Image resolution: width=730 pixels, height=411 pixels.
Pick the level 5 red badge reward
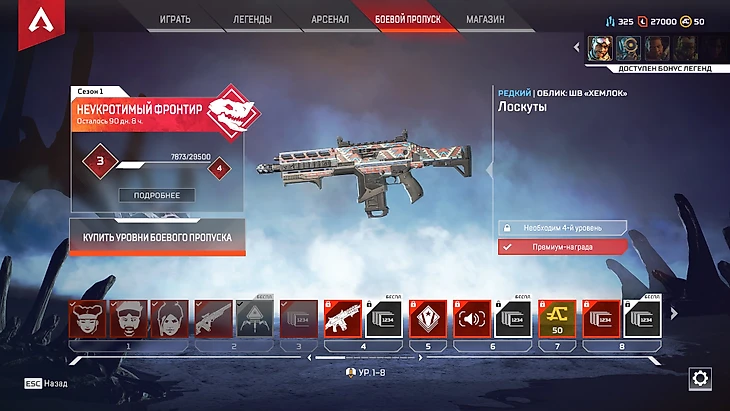click(427, 318)
